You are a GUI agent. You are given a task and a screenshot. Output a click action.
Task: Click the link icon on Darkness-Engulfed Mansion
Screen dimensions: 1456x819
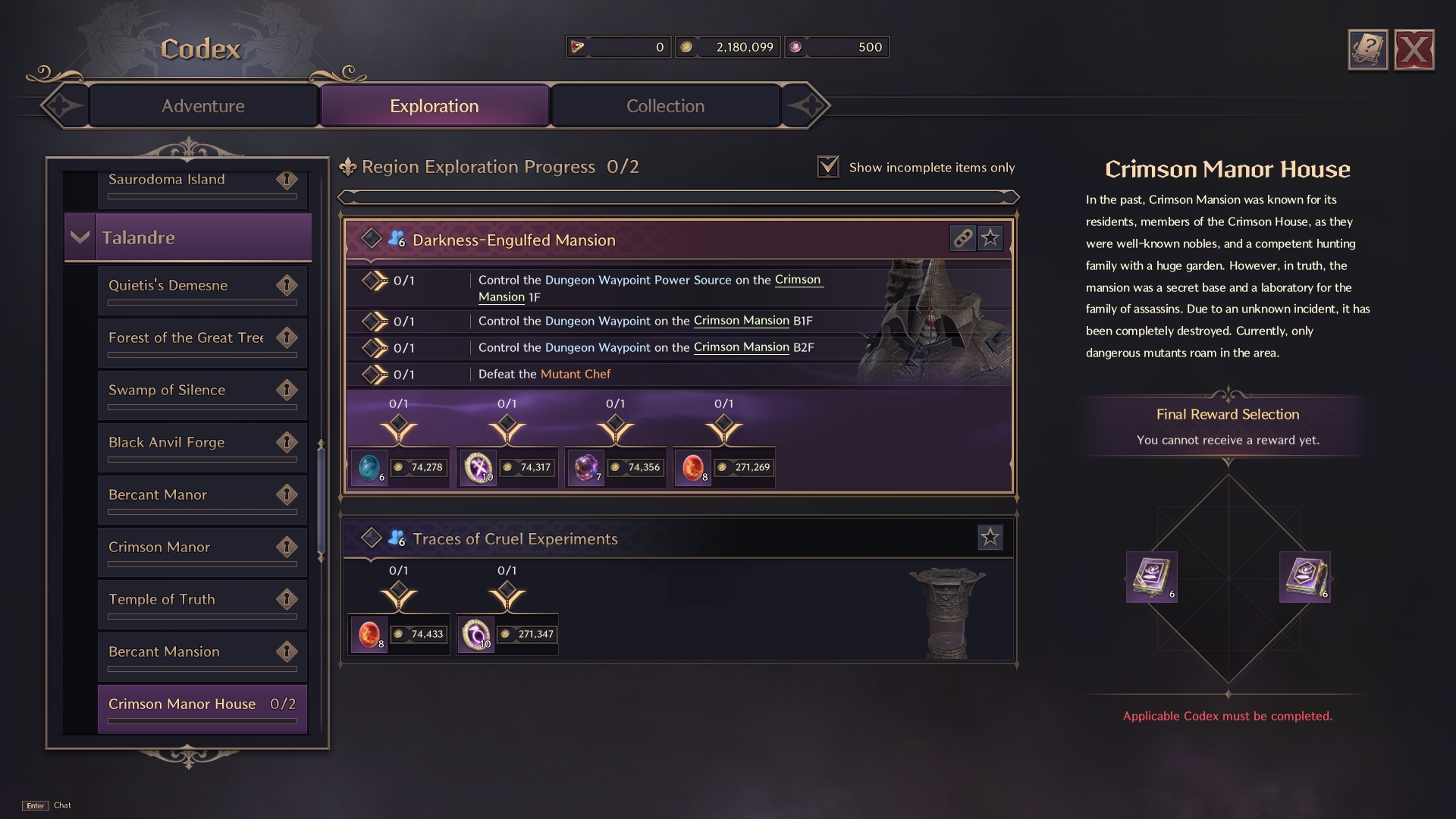[x=962, y=239]
